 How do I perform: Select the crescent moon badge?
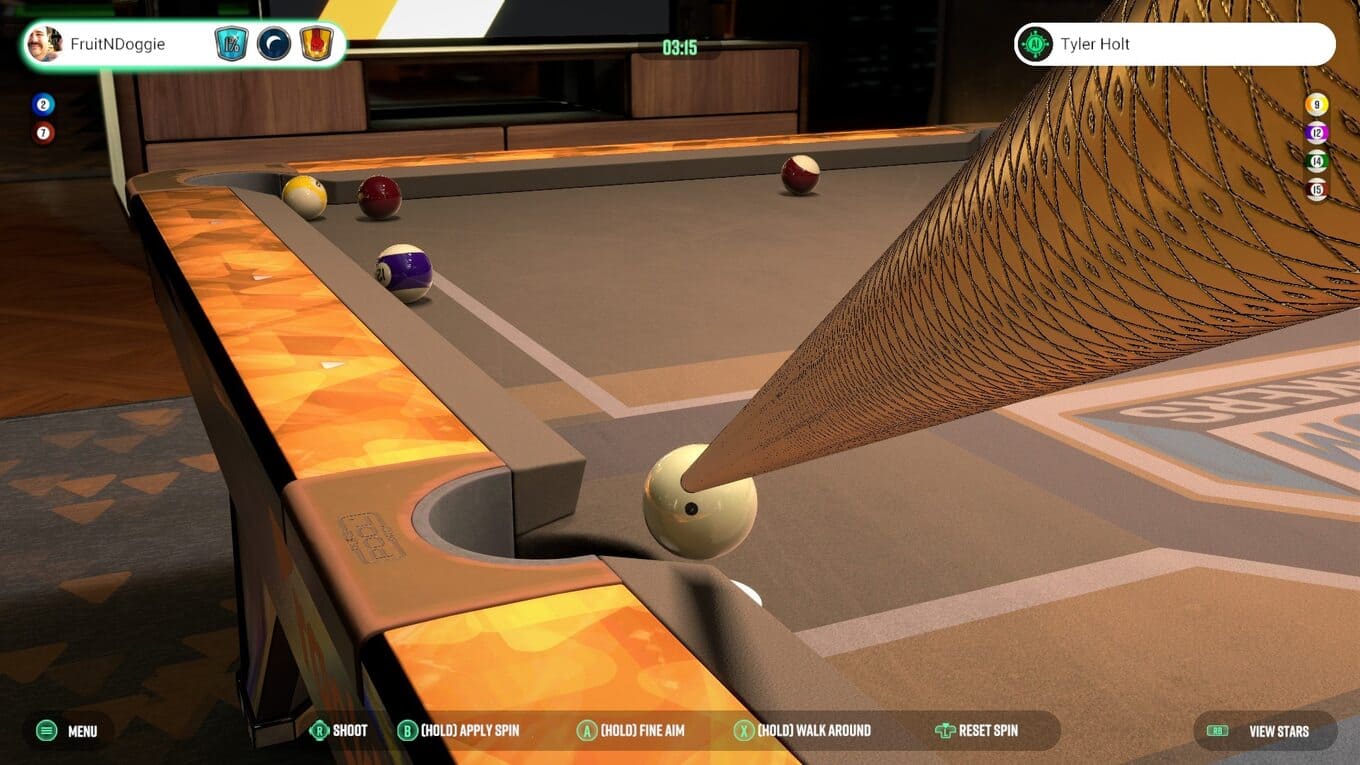pos(274,44)
